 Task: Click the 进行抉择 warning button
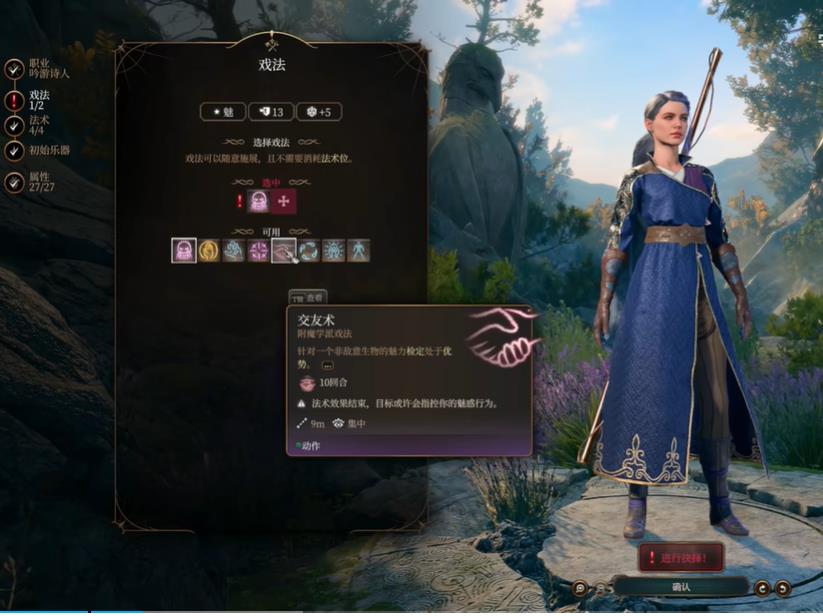click(680, 557)
